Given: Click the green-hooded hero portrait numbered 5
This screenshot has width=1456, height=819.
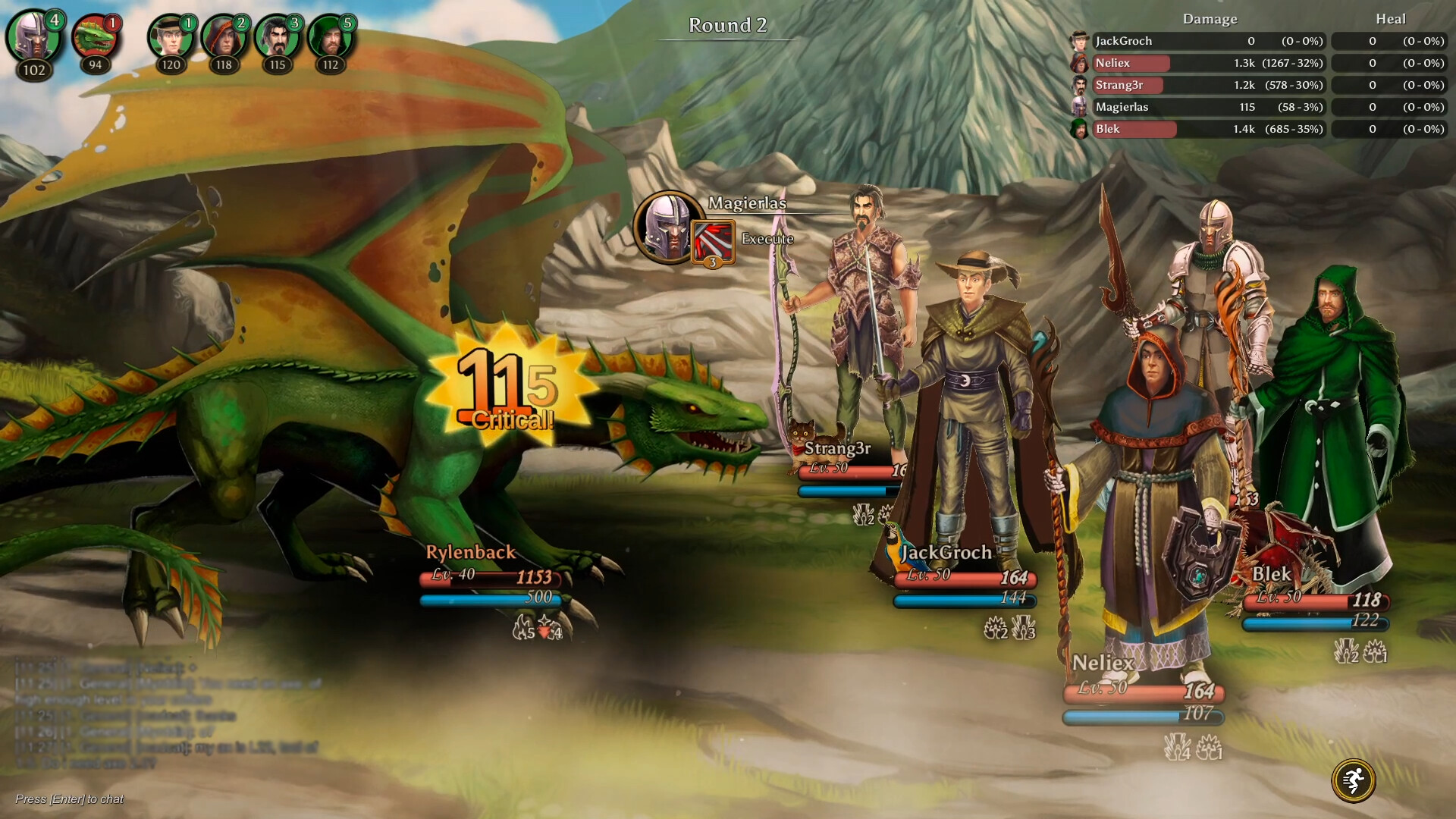Looking at the screenshot, I should click(x=330, y=39).
